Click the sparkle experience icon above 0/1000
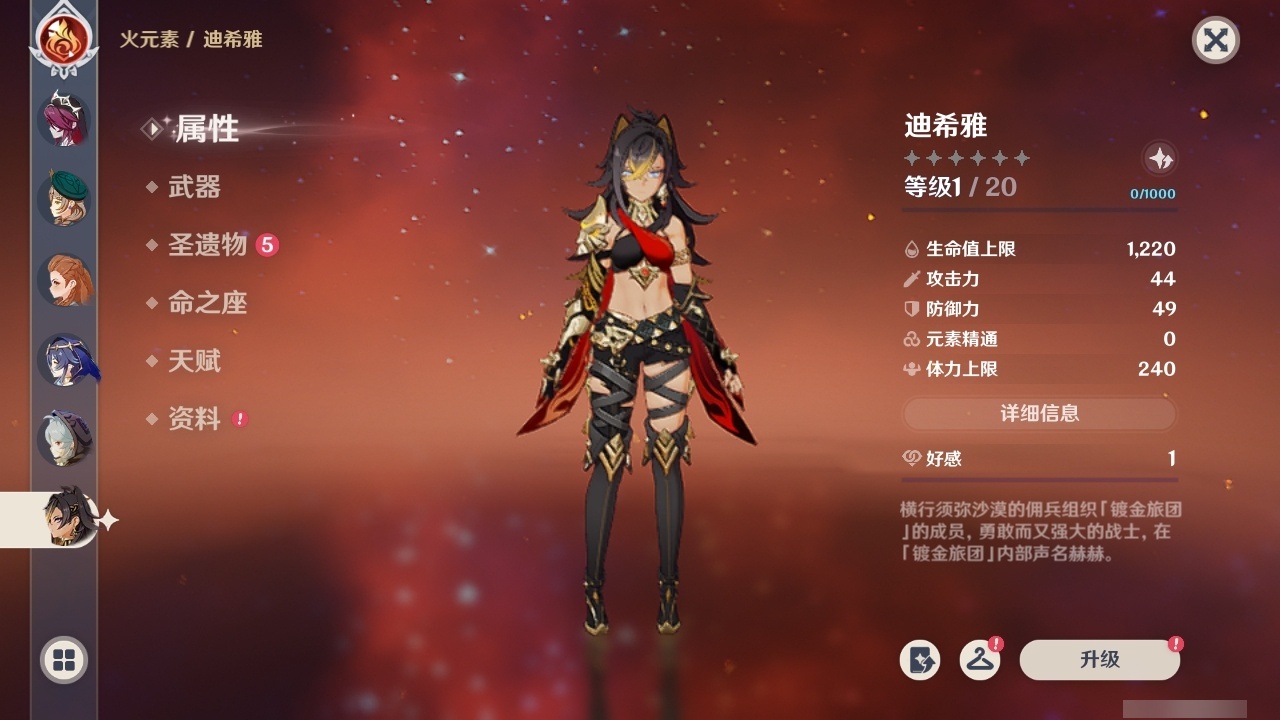Screen dimensions: 1280x720 click(x=1160, y=158)
